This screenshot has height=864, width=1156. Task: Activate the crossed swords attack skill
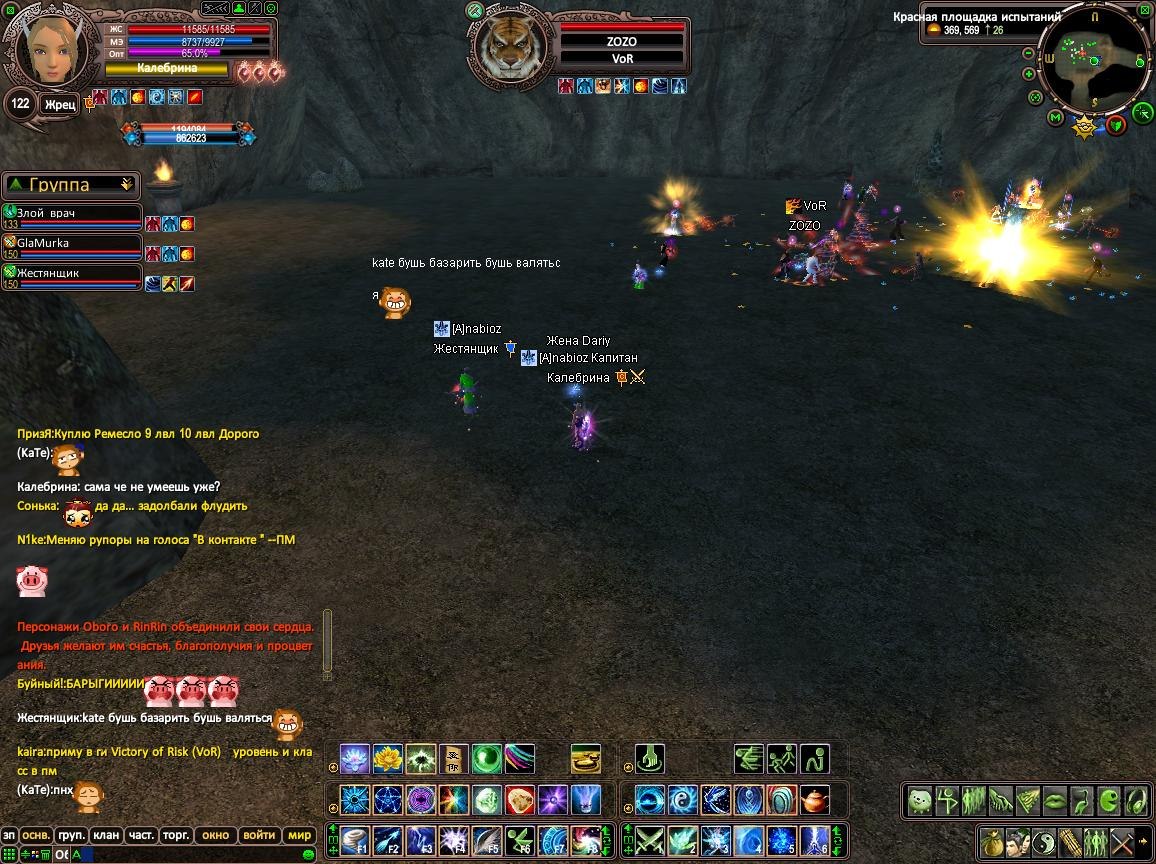(651, 839)
